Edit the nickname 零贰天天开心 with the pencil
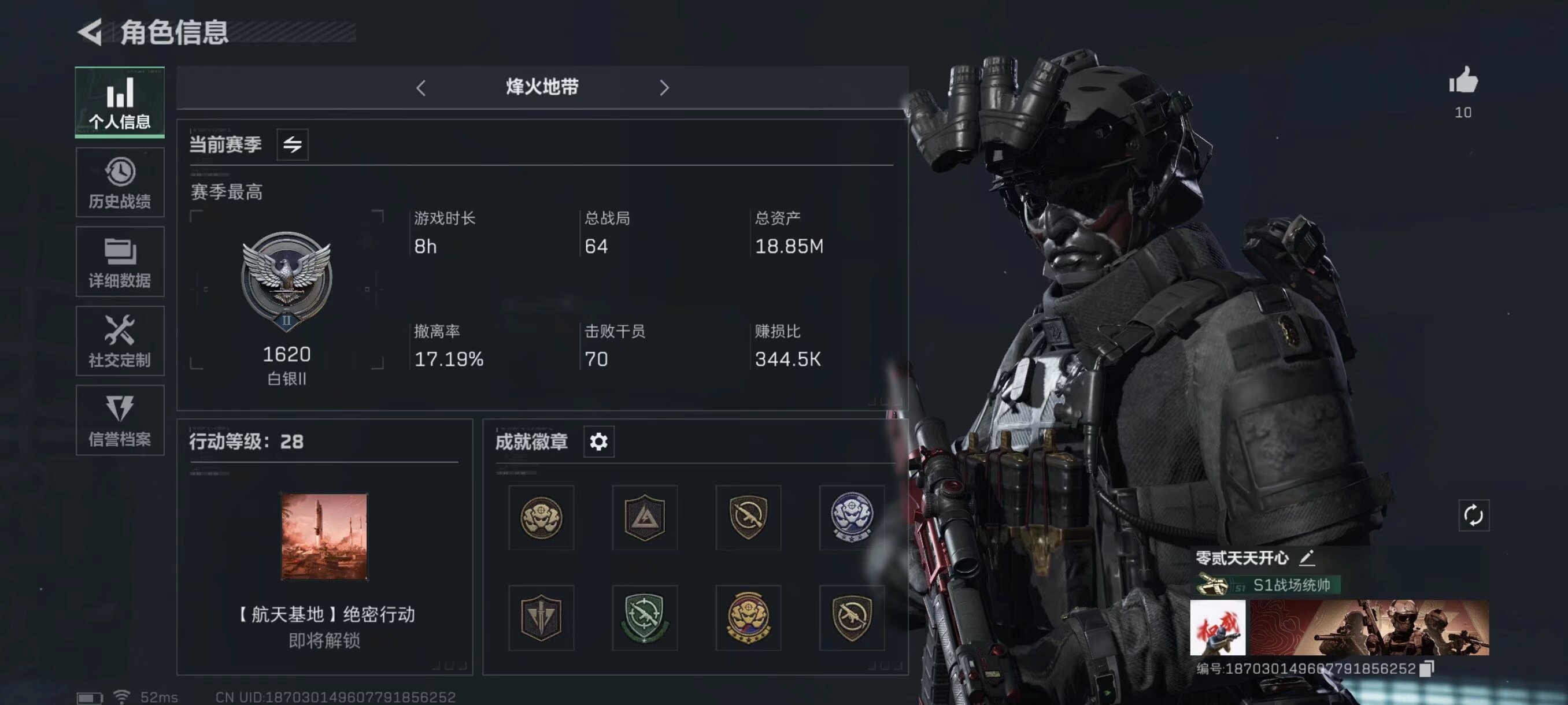The height and width of the screenshot is (705, 1568). pyautogui.click(x=1307, y=557)
